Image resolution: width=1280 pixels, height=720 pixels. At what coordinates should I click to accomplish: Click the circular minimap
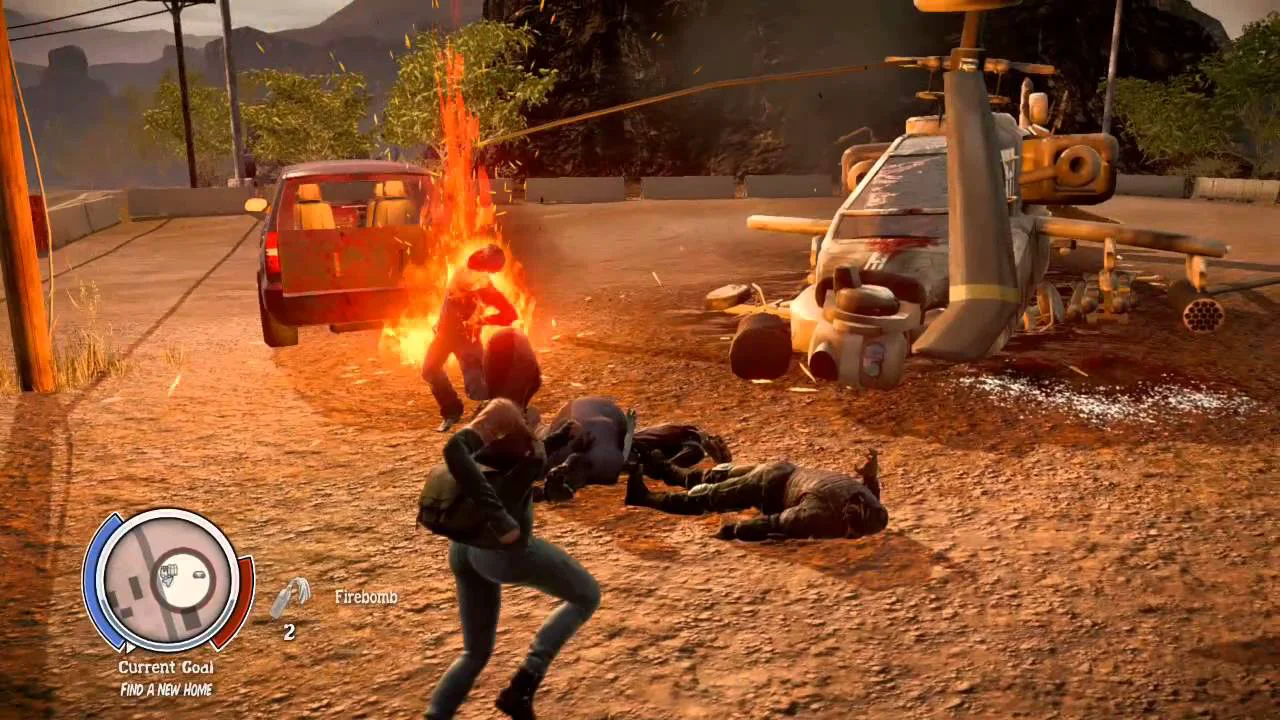[167, 581]
